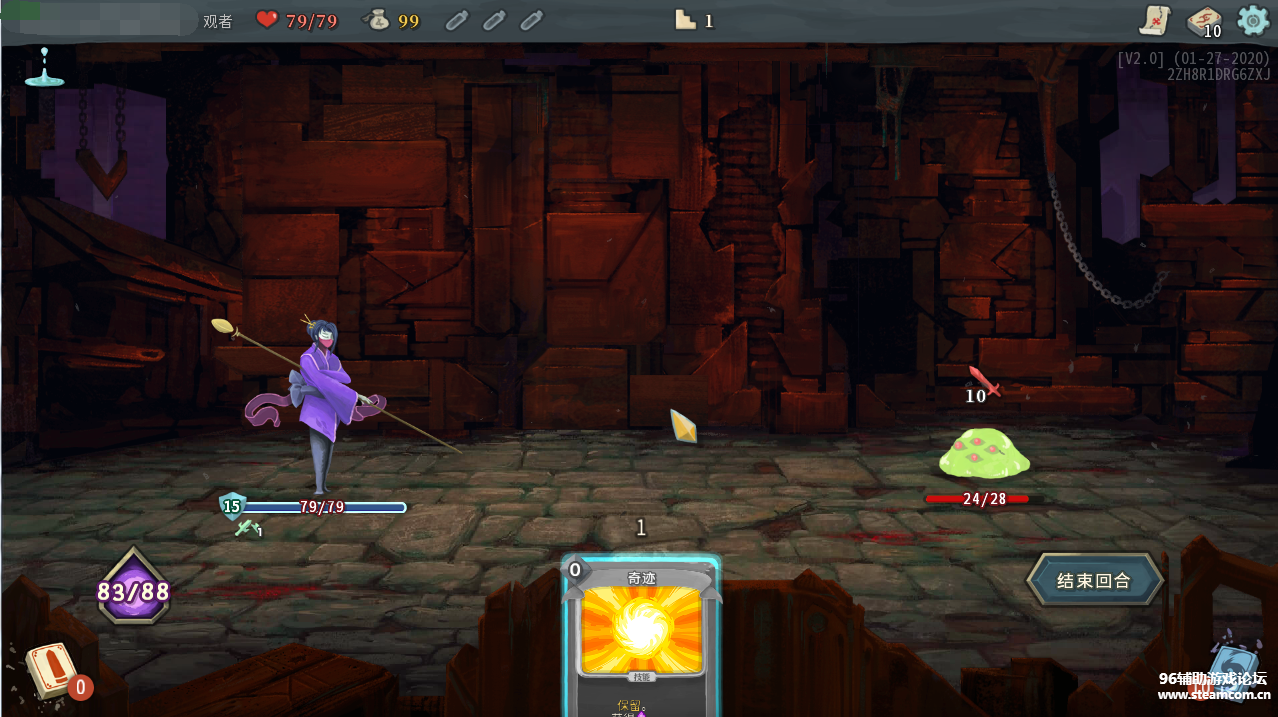Screen dimensions: 1278x717
Task: Inspect the Pure Water droplet relic
Action: point(44,66)
